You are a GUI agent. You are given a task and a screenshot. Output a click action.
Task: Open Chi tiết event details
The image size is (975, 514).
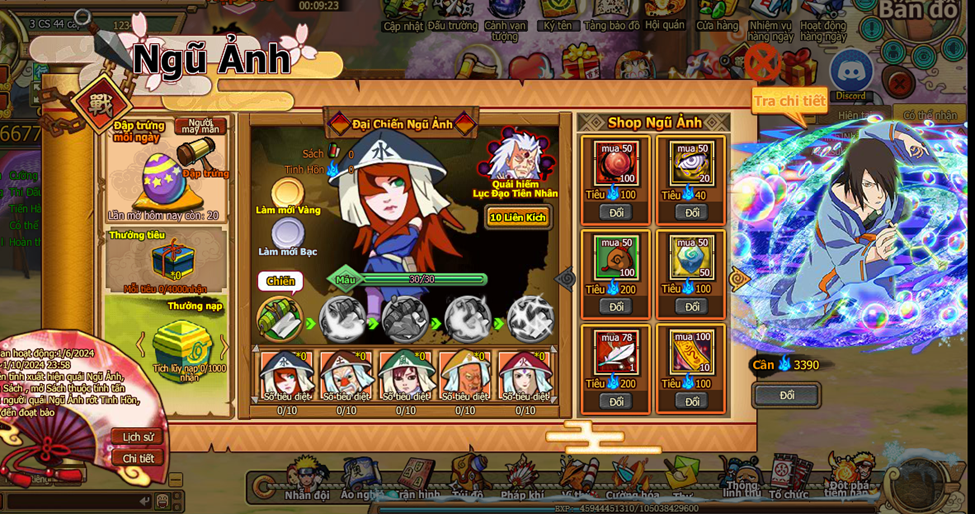[x=138, y=458]
